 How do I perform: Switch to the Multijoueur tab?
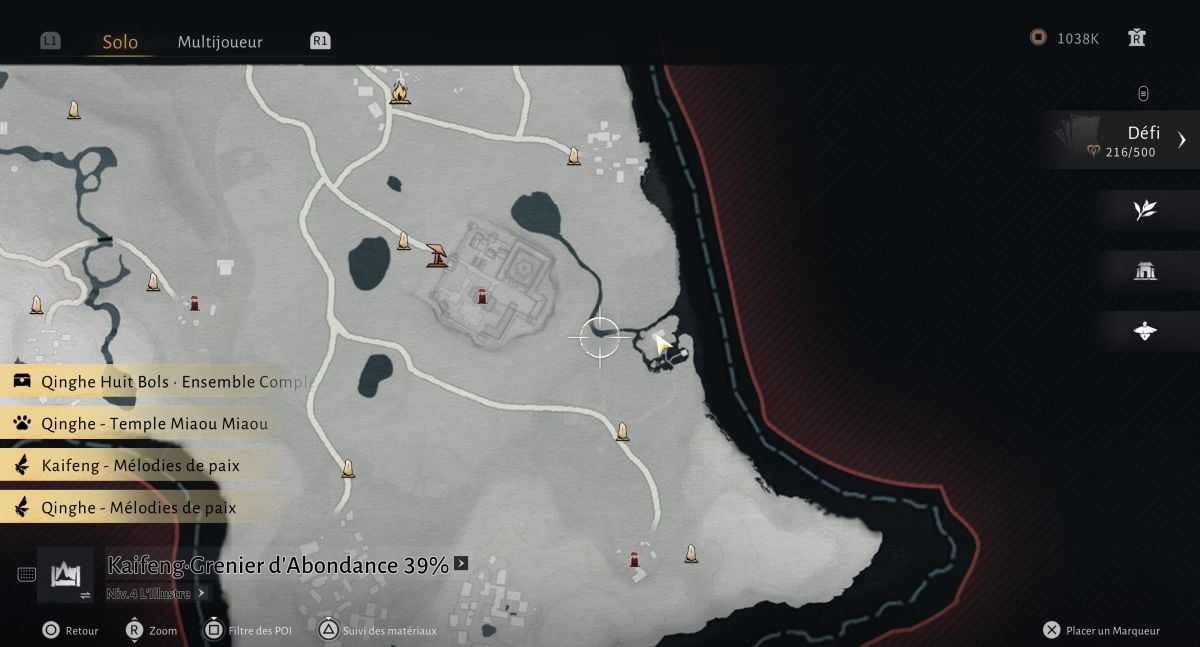click(x=220, y=42)
